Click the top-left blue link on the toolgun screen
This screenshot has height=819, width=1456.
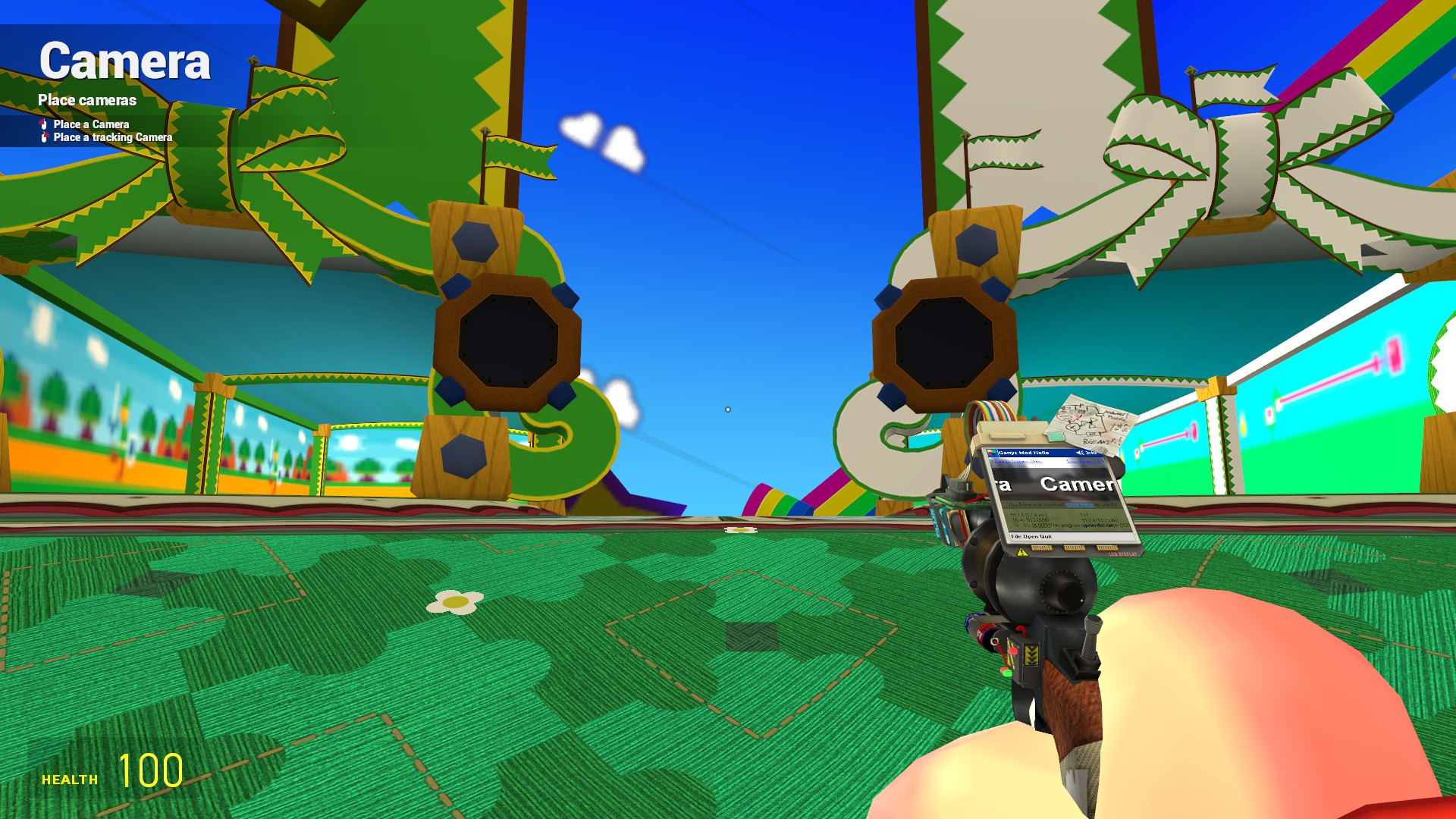[x=1018, y=461]
